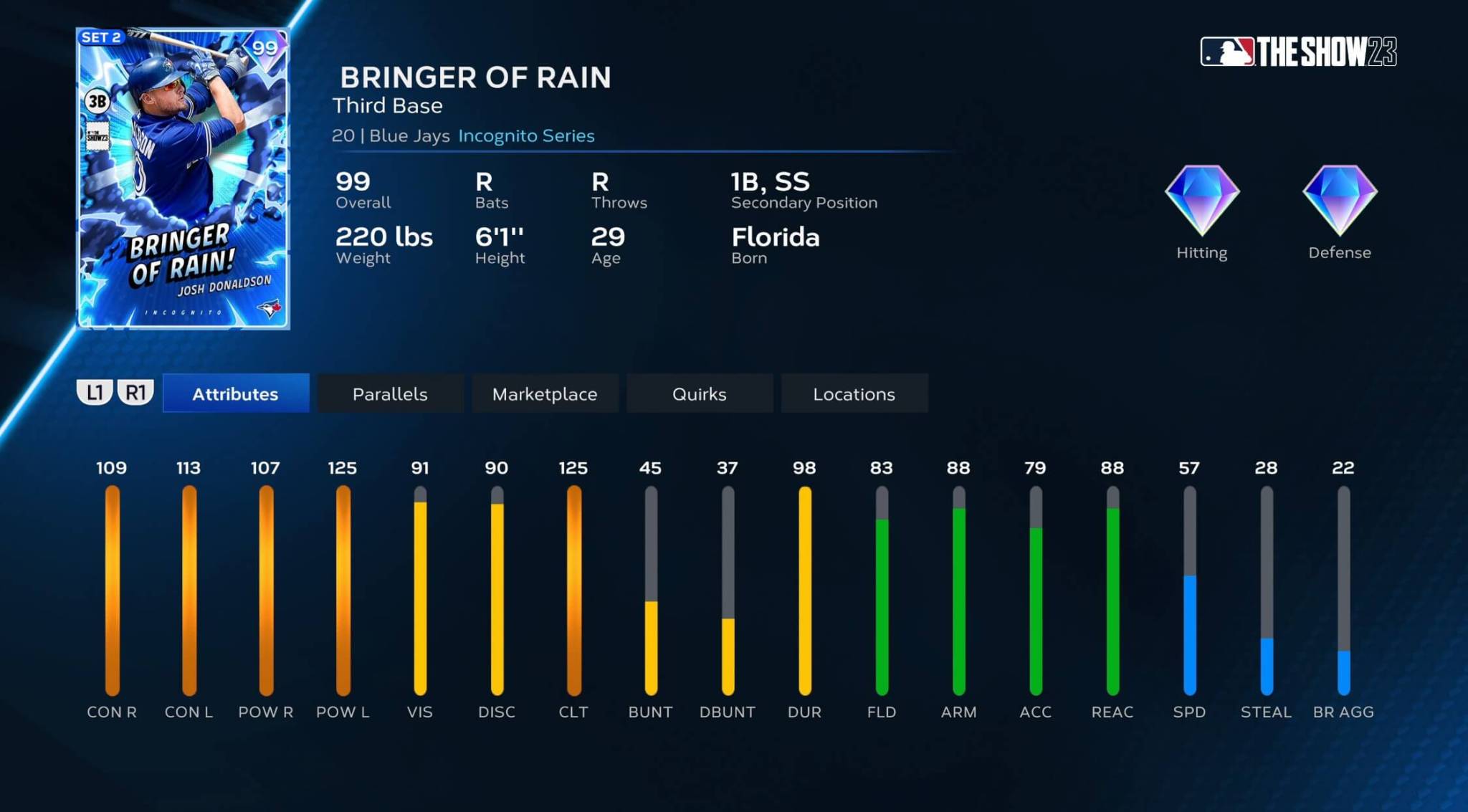Click the Secondary Position 1B, SS text
Viewport: 1468px width, 812px height.
point(769,182)
